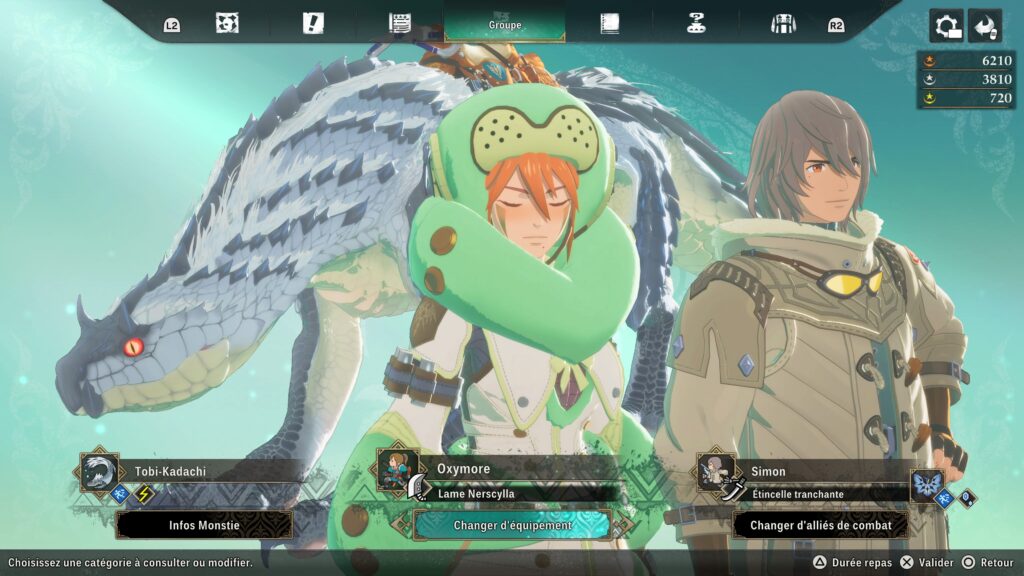The image size is (1024, 576).
Task: Switch to the Groupe tab
Action: tap(505, 24)
